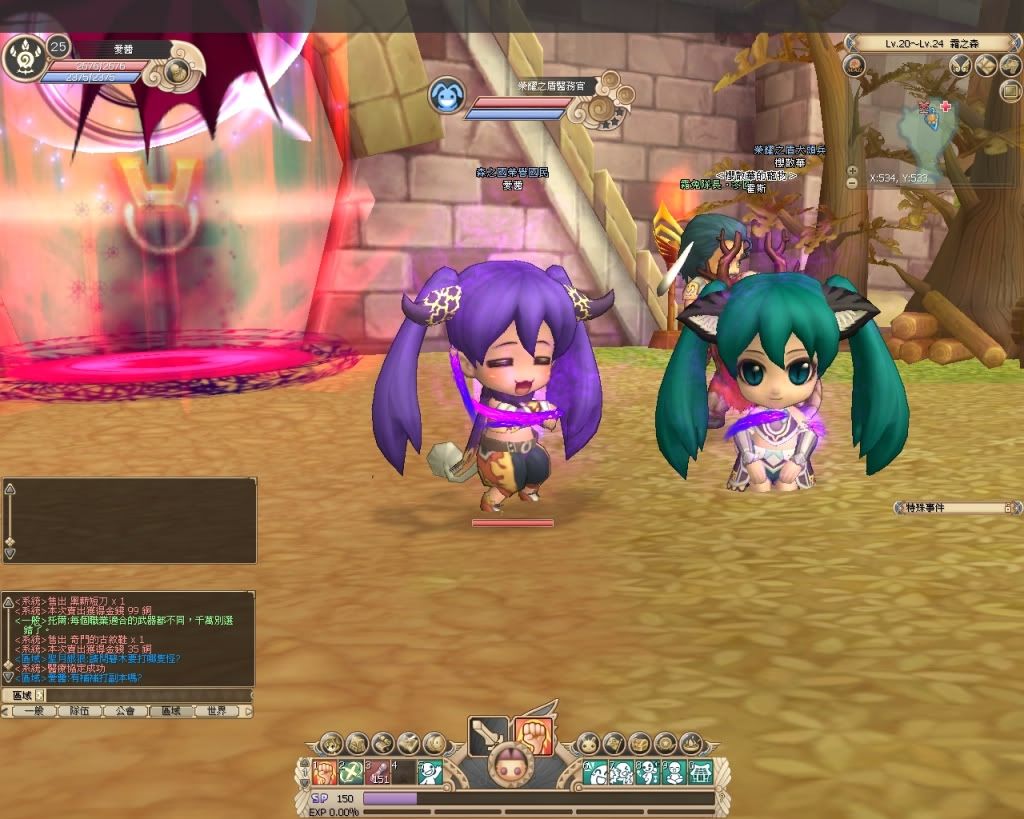
Task: Activate the sitting figure action in slot 9
Action: 673,772
